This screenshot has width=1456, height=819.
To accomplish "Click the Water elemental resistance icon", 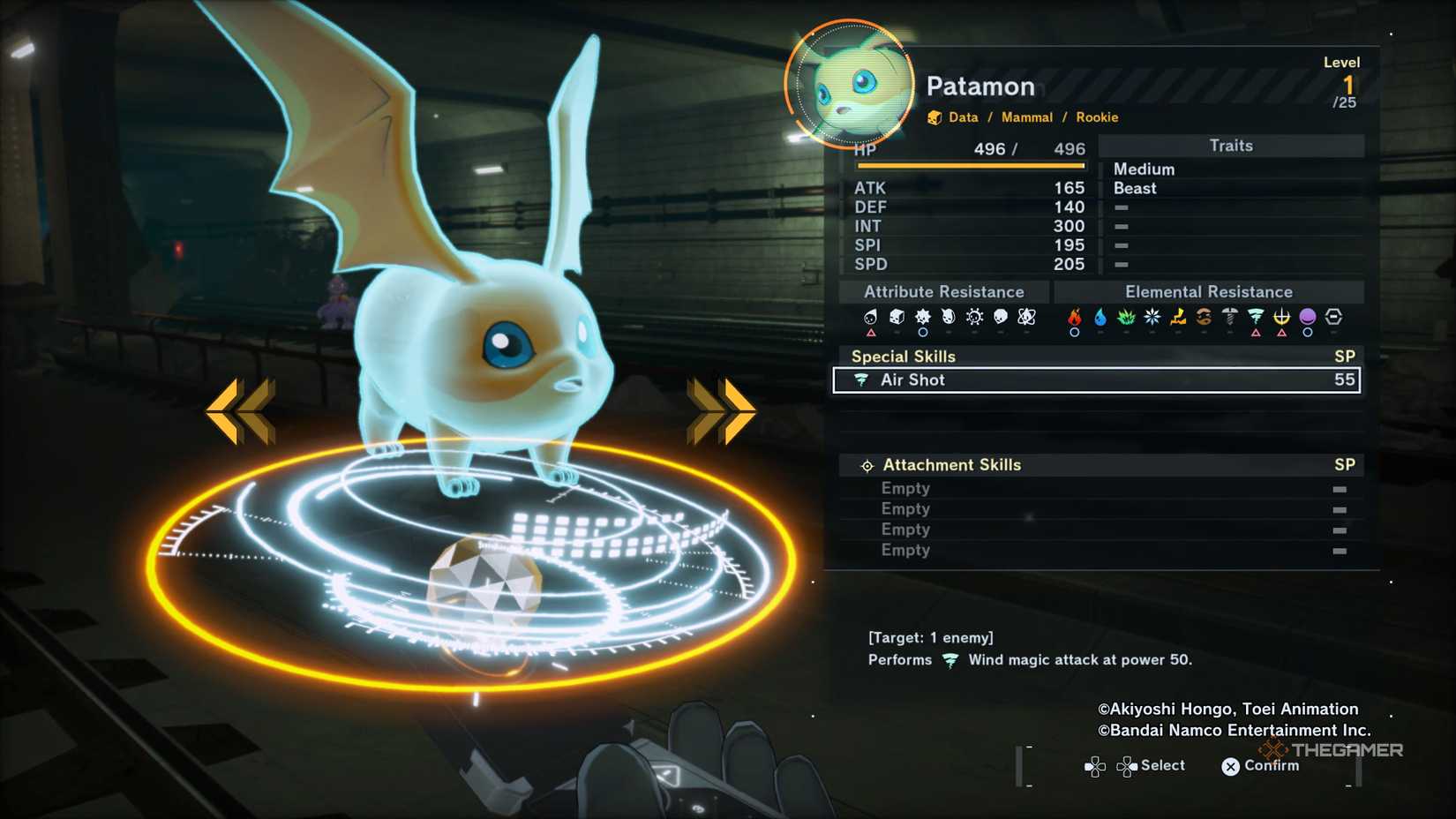I will click(1100, 316).
